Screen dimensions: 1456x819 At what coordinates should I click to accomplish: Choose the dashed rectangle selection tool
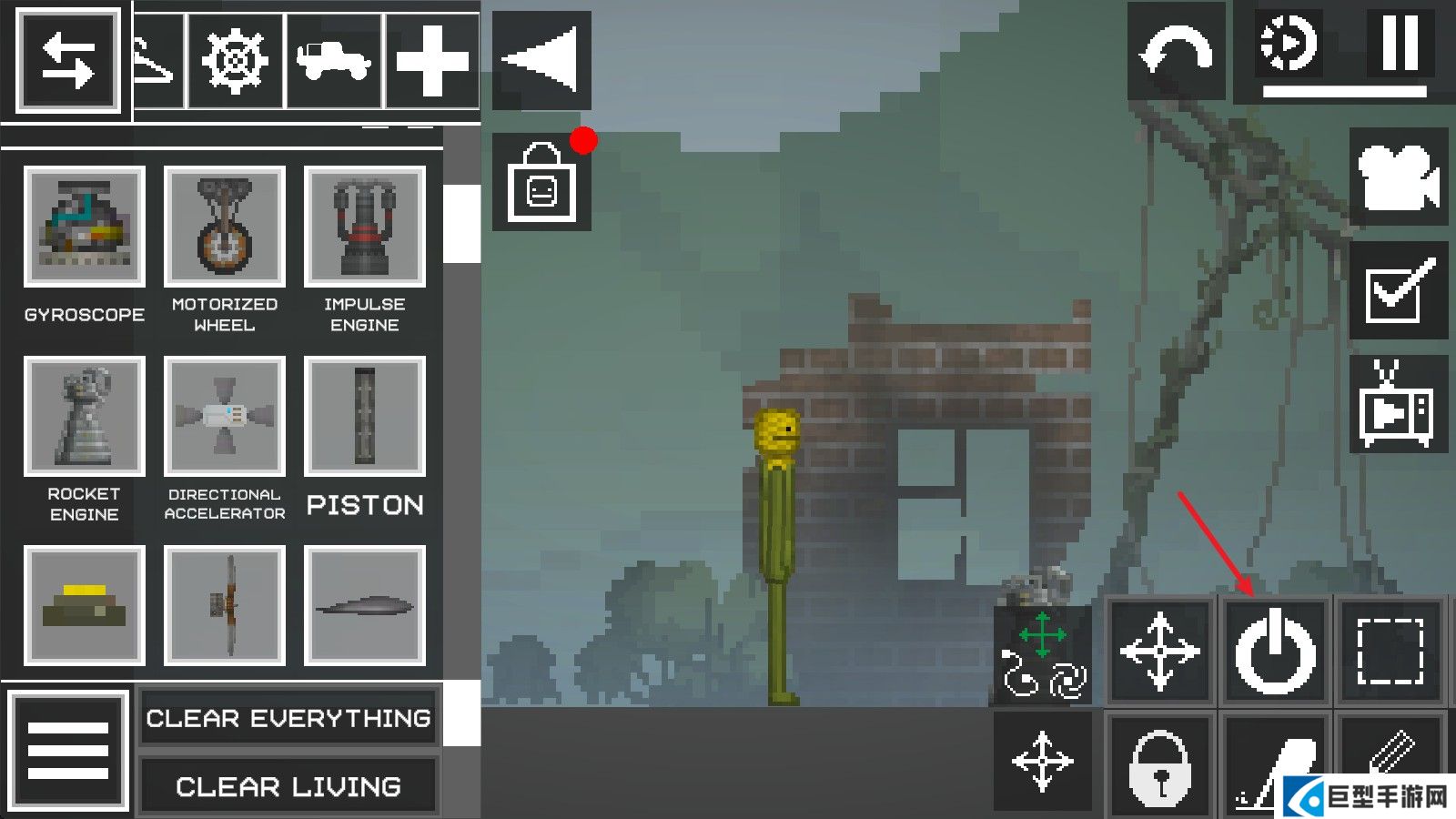(1390, 651)
